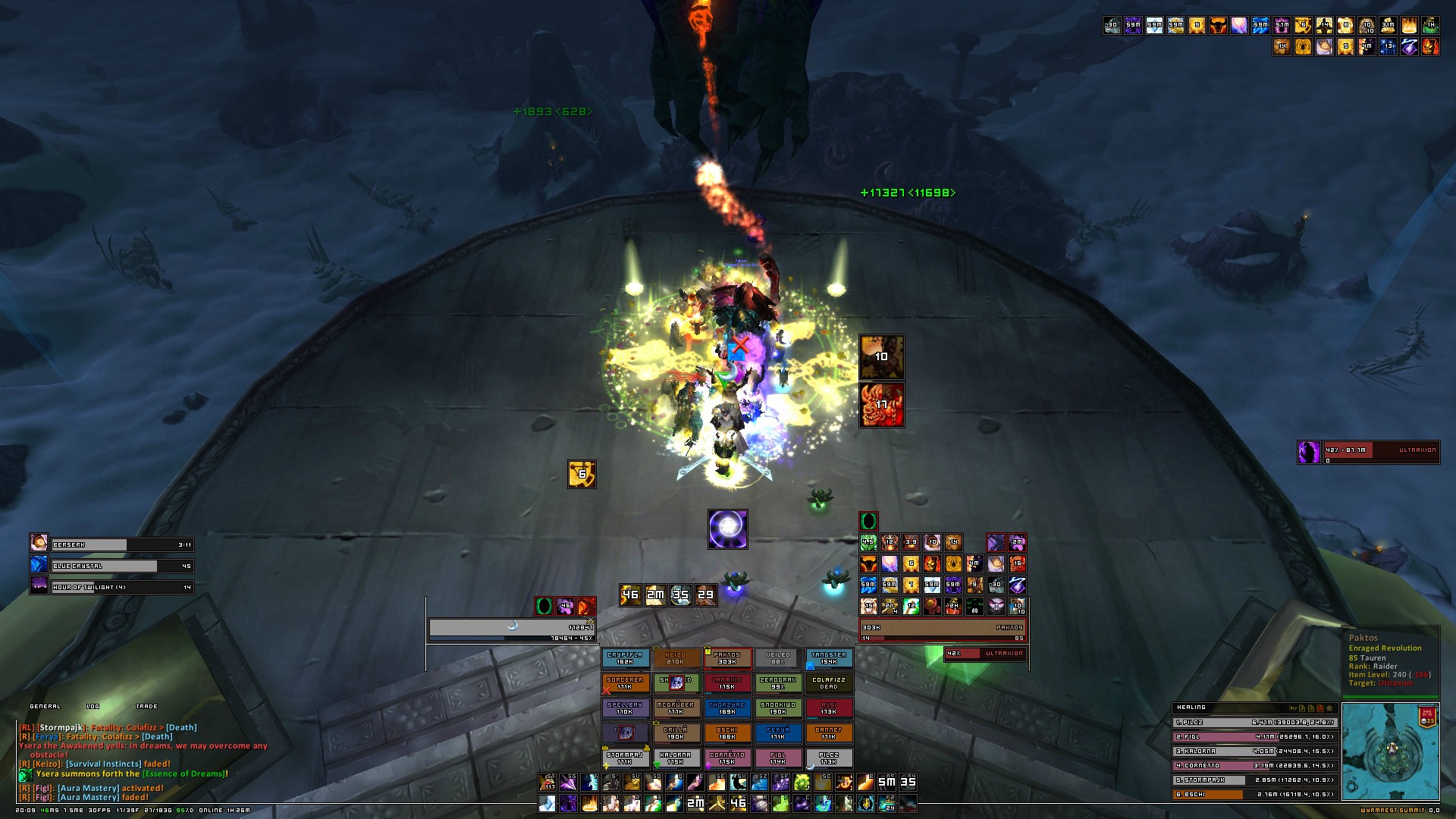
Task: Click the red raid difficulty banner on minimap
Action: 1428,716
